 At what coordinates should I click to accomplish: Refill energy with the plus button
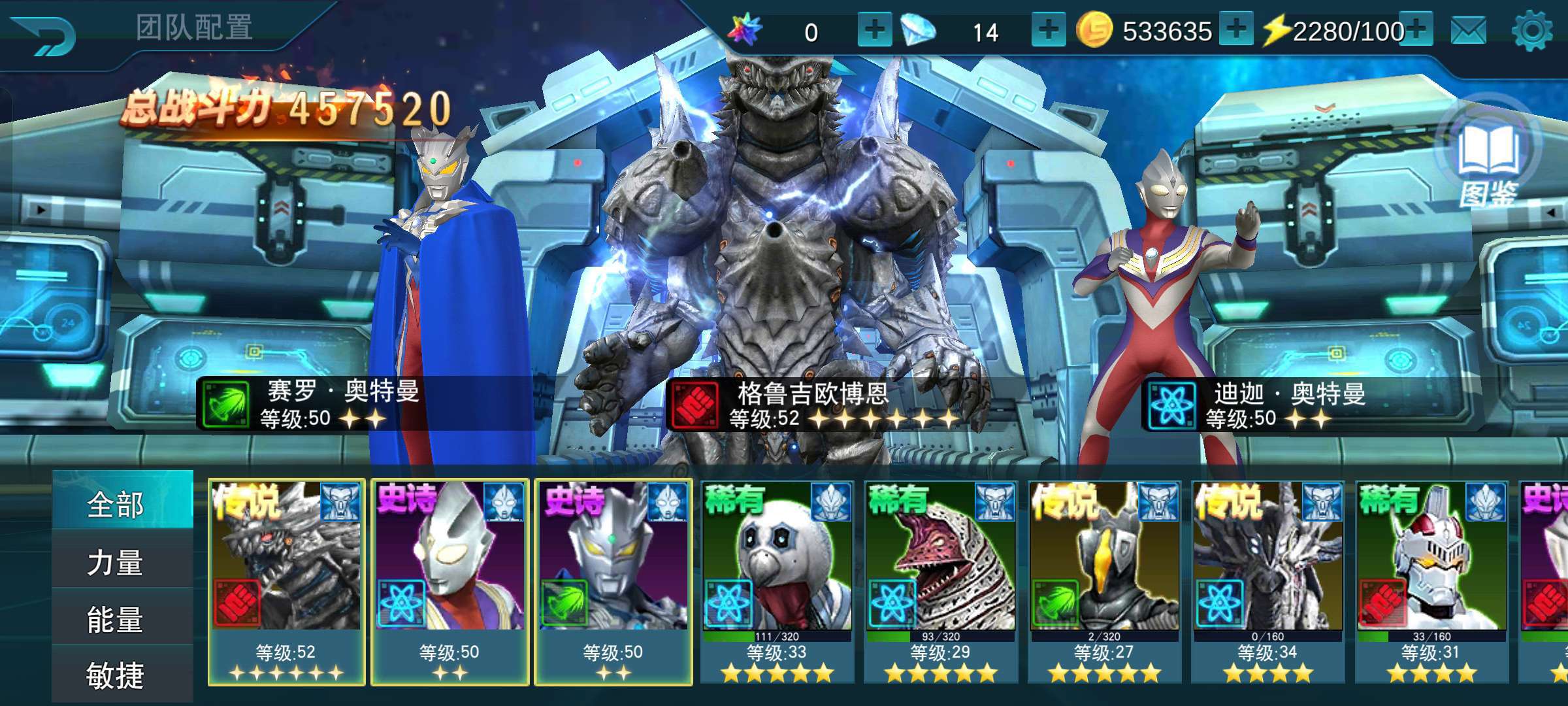point(1416,29)
